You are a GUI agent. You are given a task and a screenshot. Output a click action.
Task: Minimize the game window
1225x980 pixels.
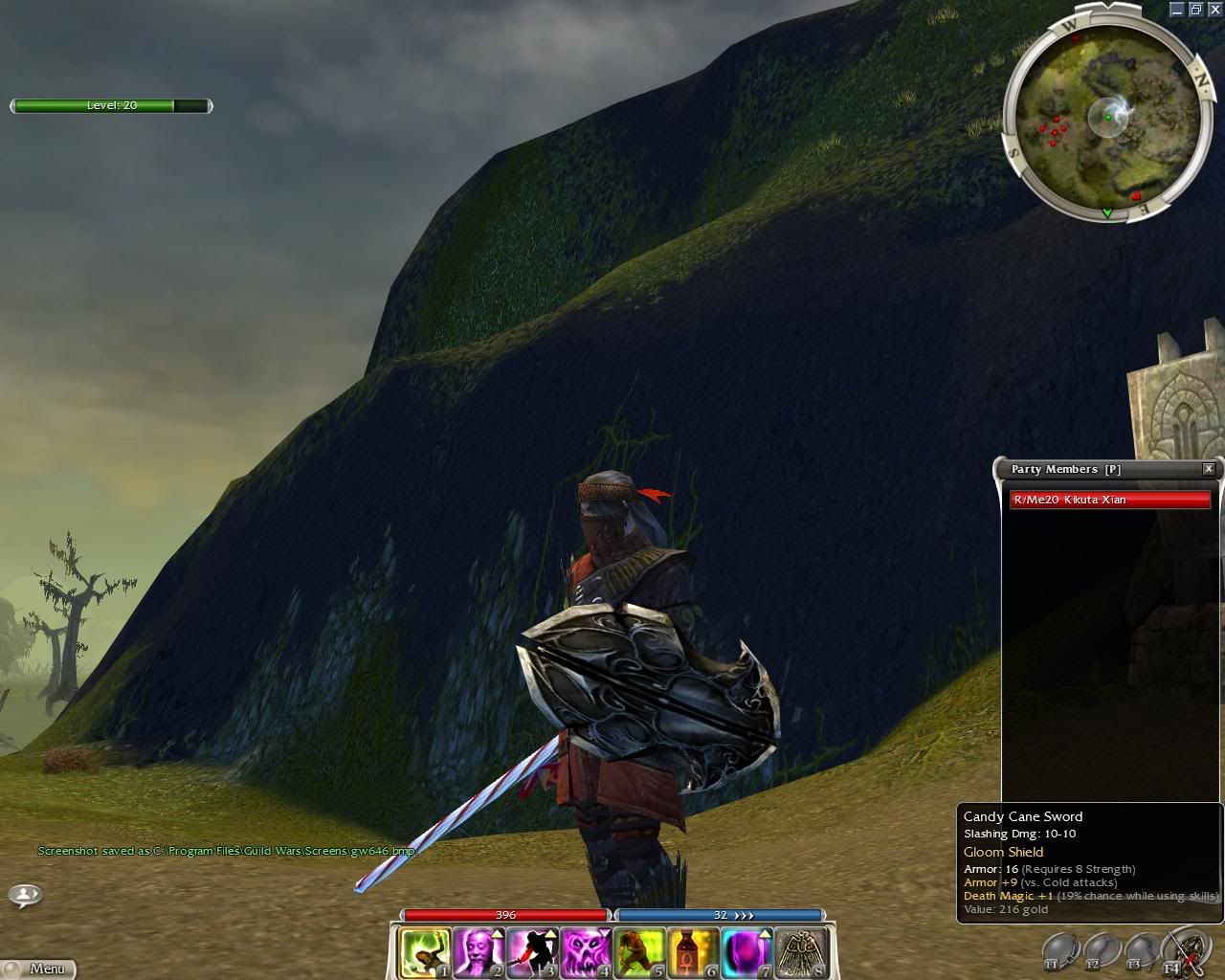click(1177, 10)
